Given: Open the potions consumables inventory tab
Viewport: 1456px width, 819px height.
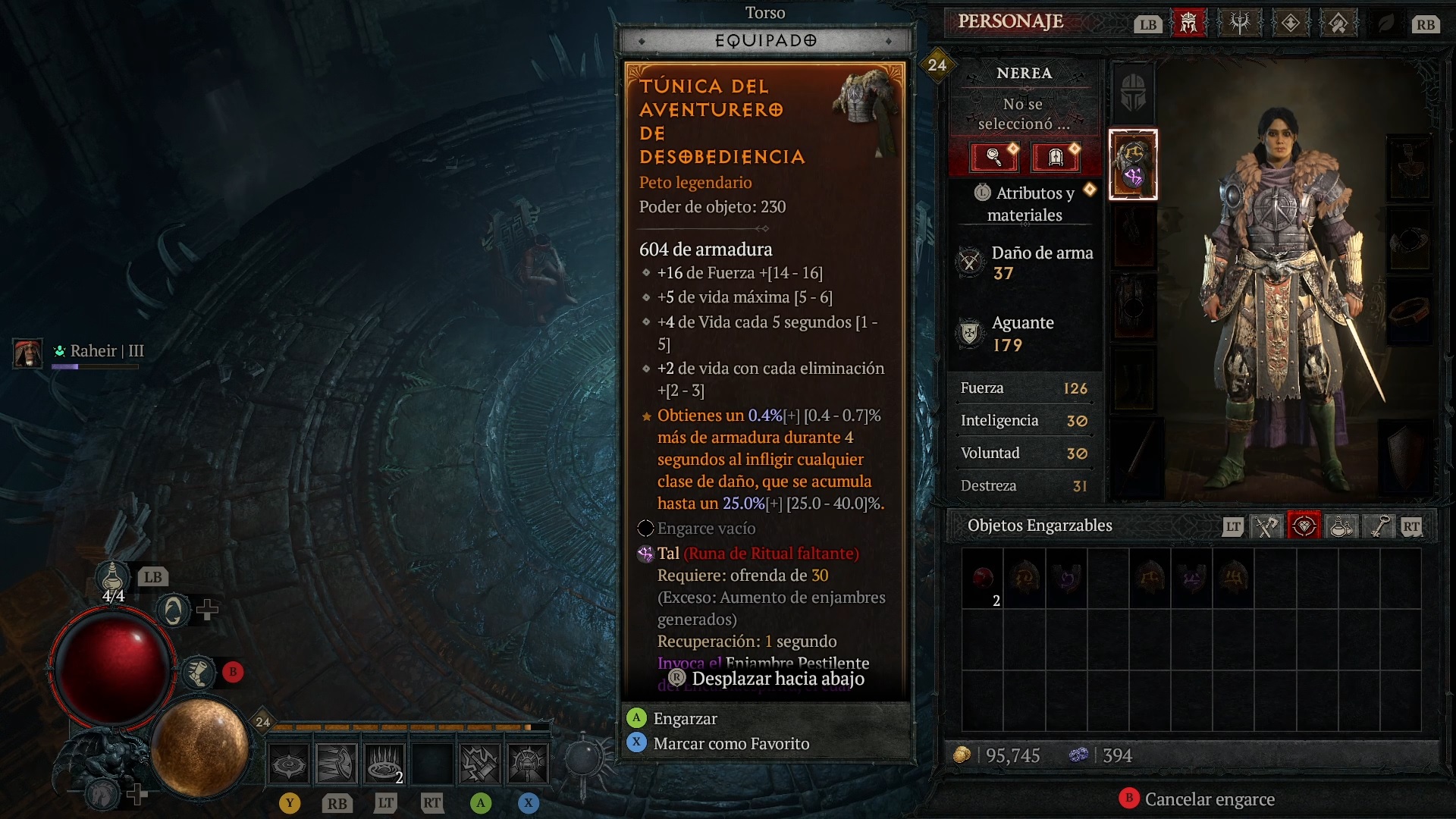Looking at the screenshot, I should [x=1341, y=526].
